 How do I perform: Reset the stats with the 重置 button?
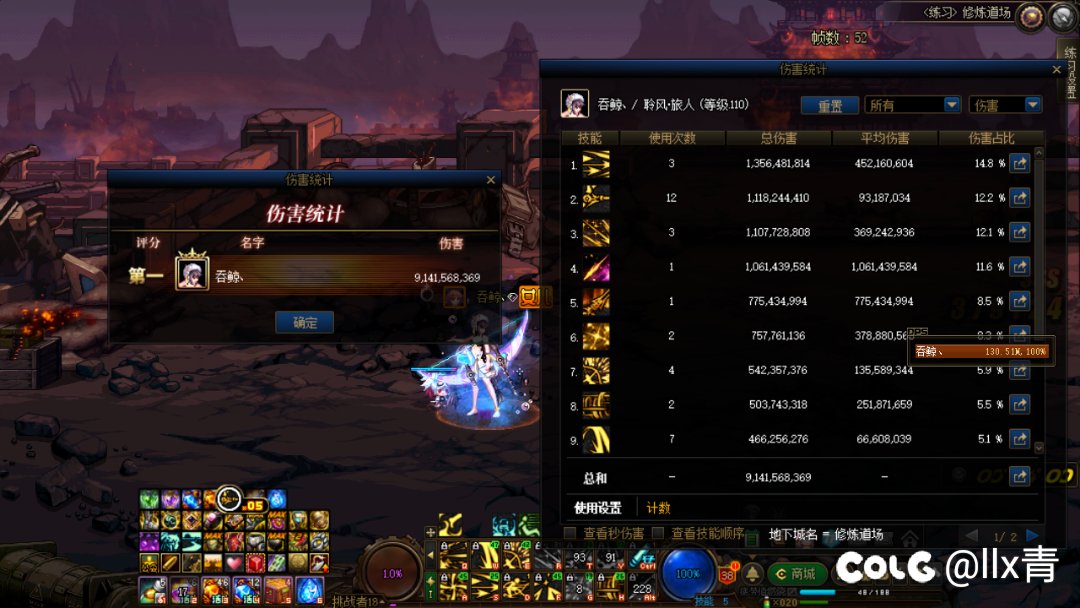point(829,105)
